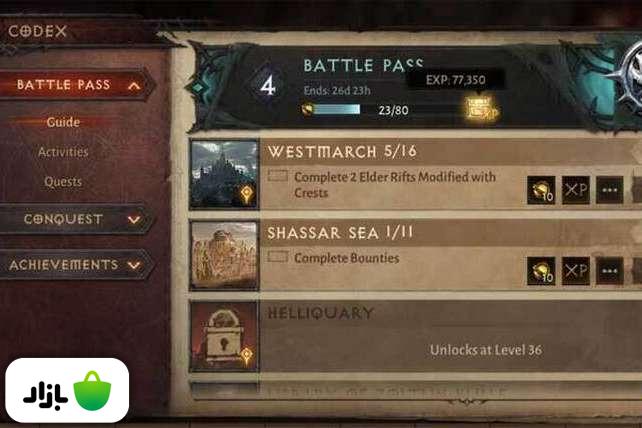Viewport: 642px width, 428px height.
Task: Claim the golden Battle Pass reward chest
Action: point(481,108)
